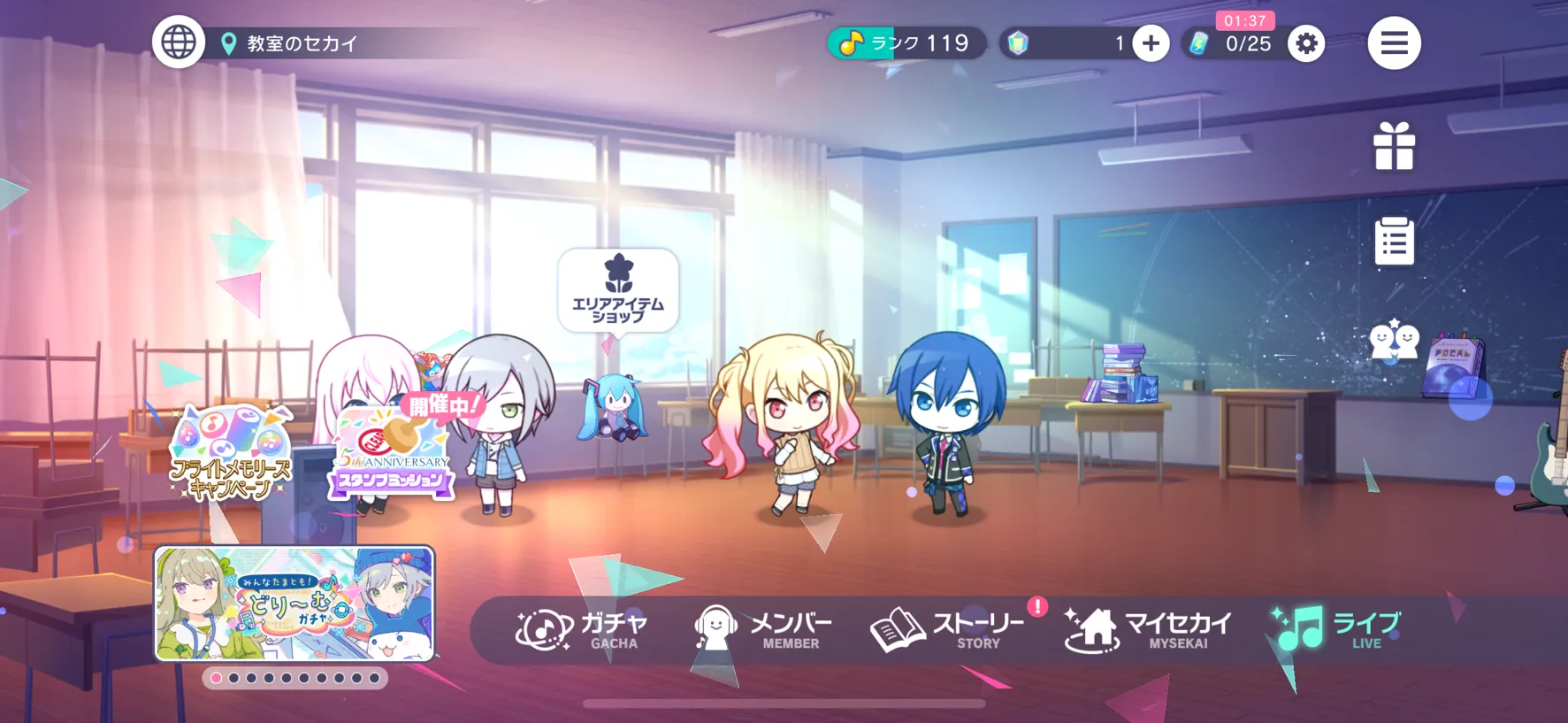Add crystals with the plus button
The height and width of the screenshot is (723, 1568).
pos(1151,43)
